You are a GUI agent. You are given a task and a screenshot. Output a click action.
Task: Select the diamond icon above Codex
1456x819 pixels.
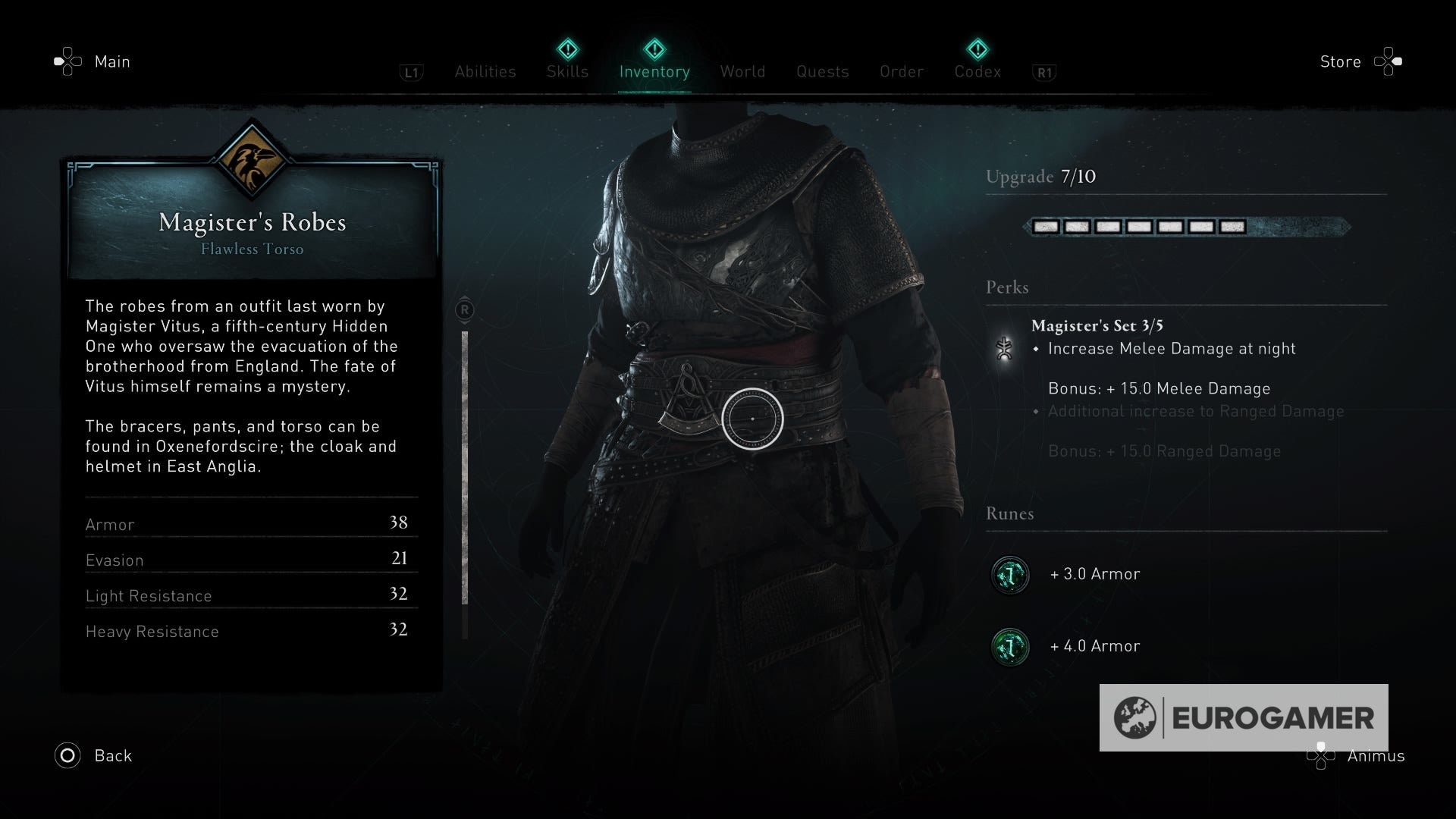click(977, 47)
